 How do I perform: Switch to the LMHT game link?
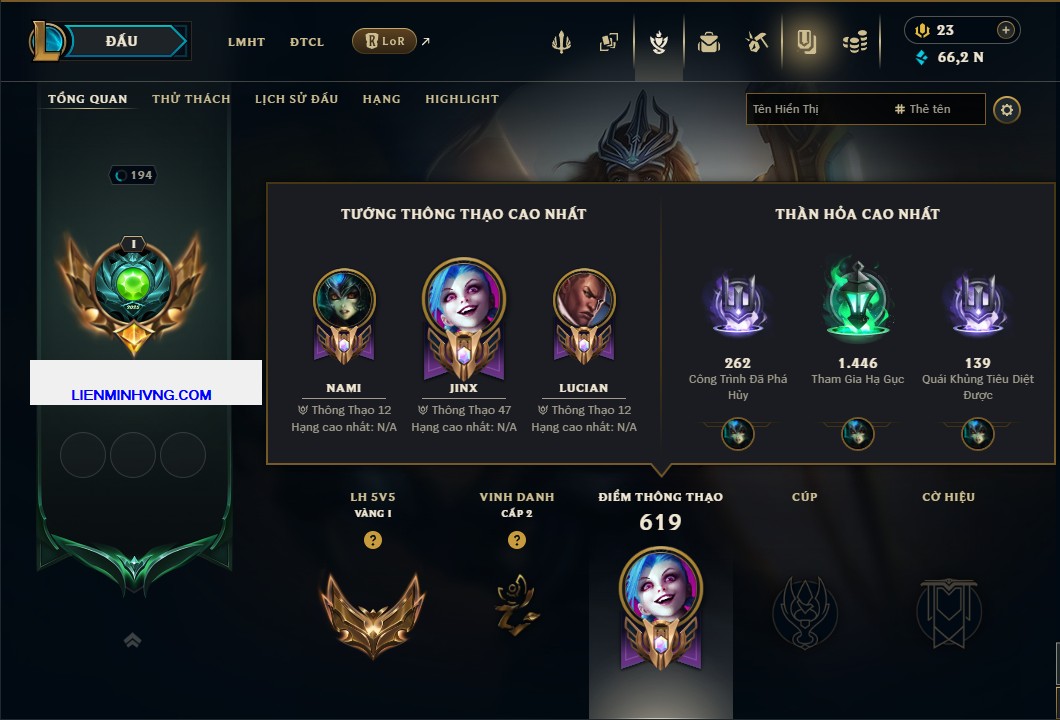(246, 42)
